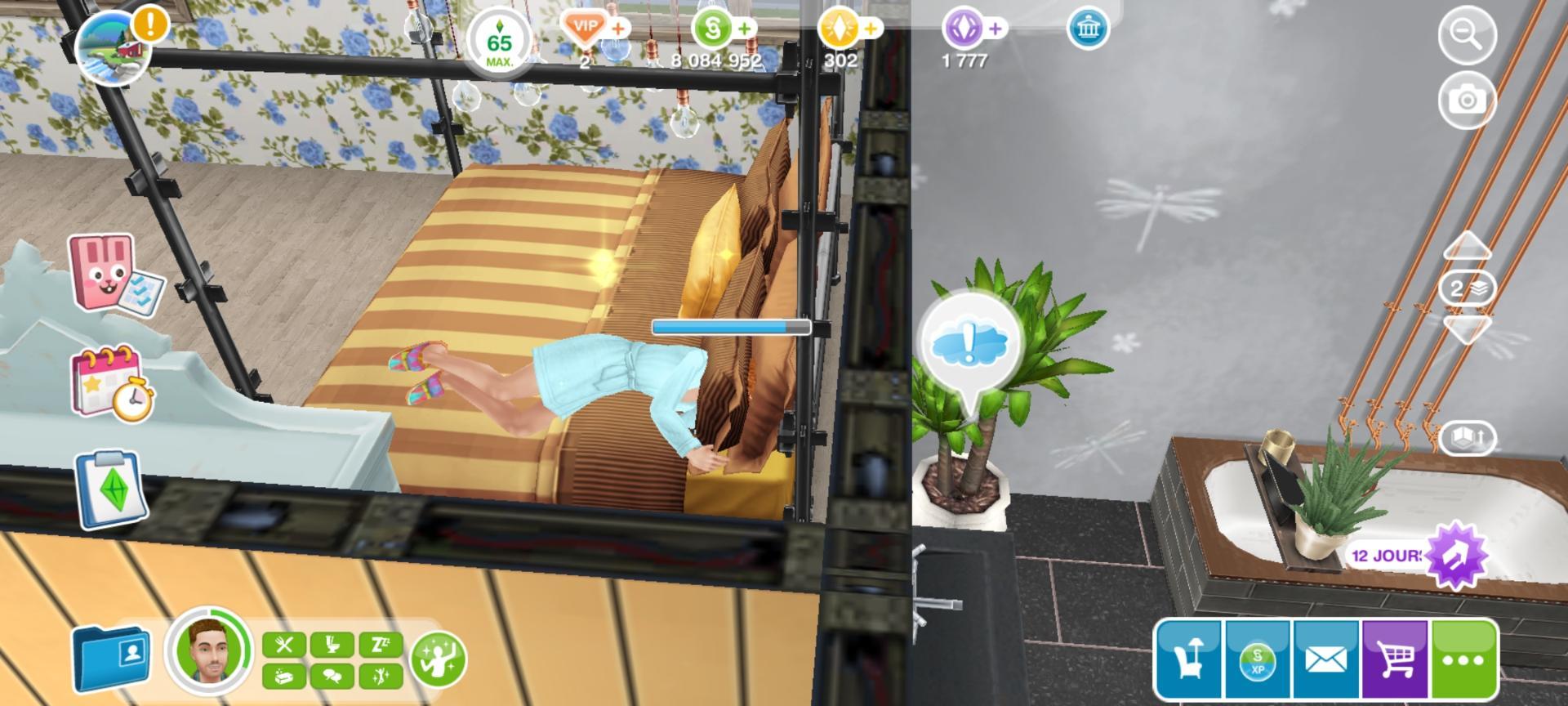Open the town map icon
Screen dimensions: 1568x706
(x=113, y=47)
